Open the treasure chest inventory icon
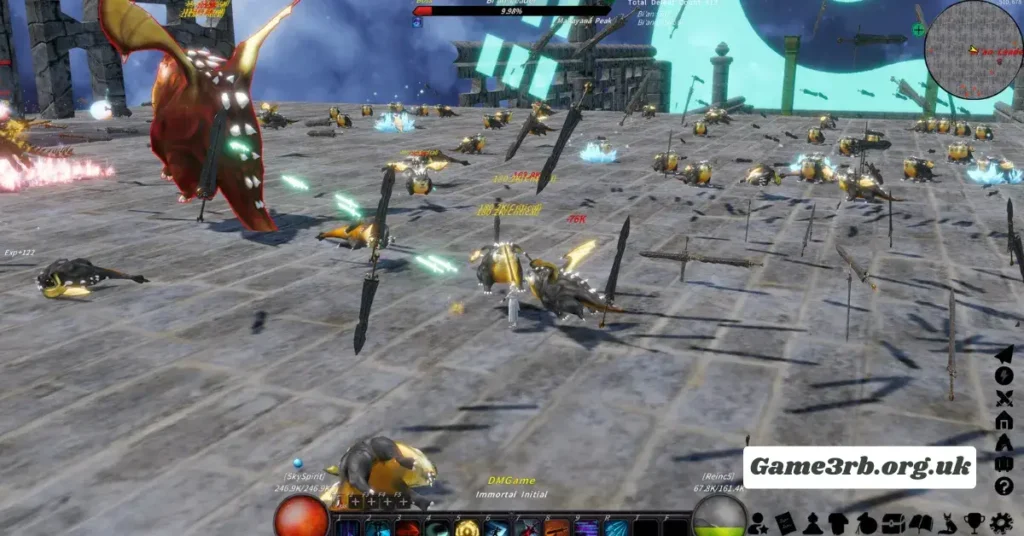This screenshot has width=1024, height=536. point(893,522)
